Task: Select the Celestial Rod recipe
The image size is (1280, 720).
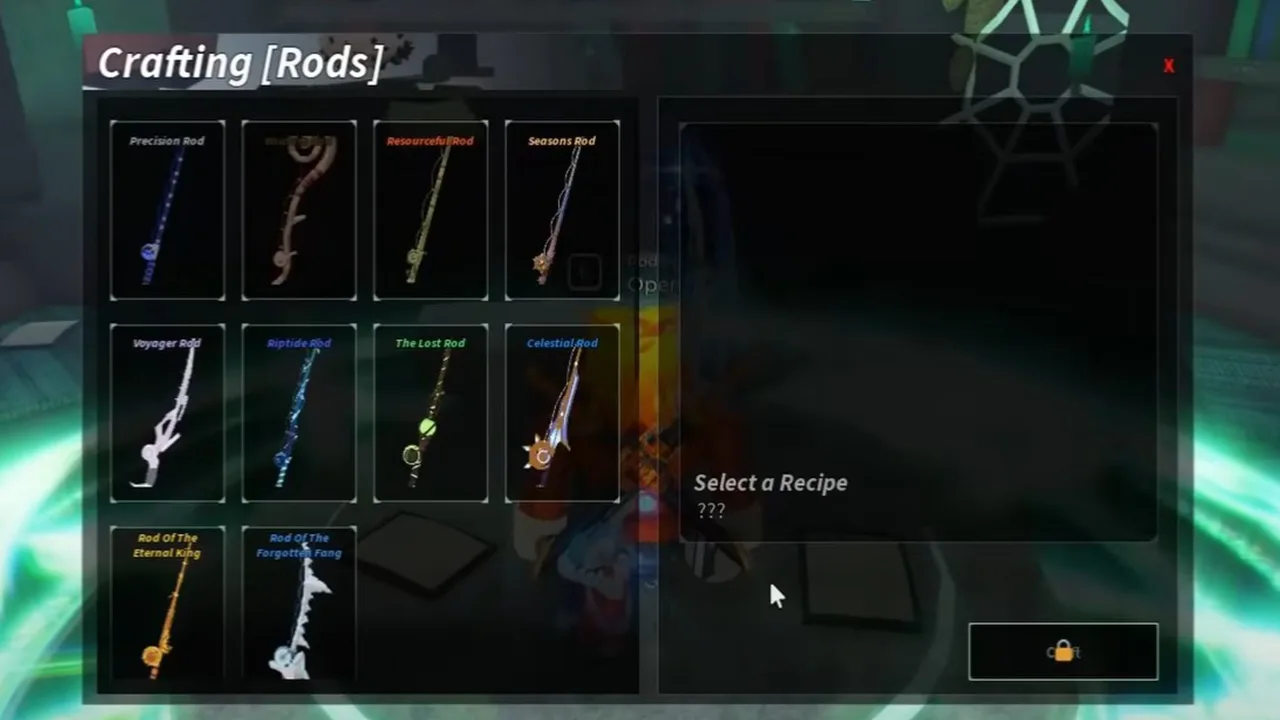Action: pyautogui.click(x=562, y=411)
